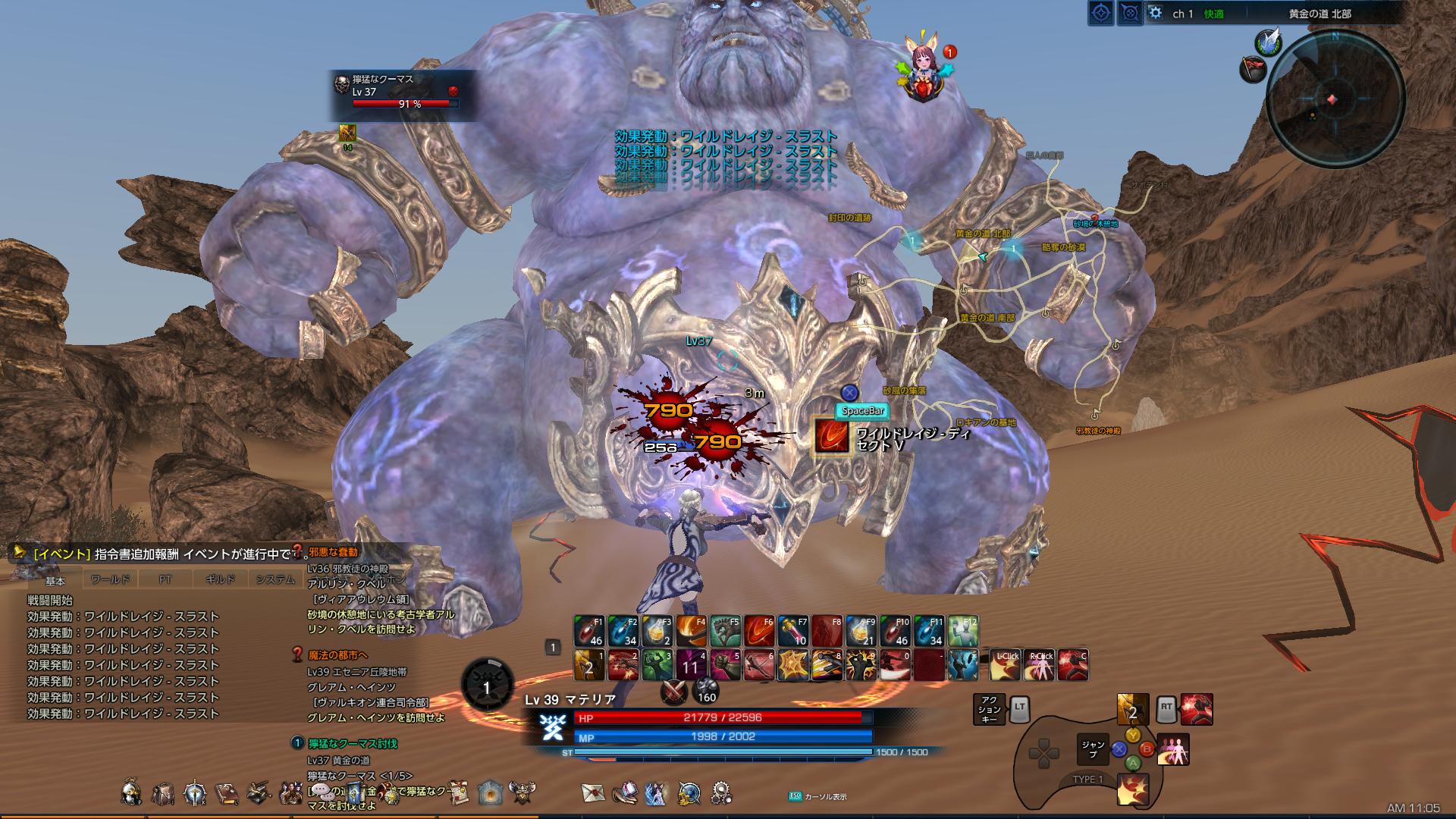Click the circular minimap
The width and height of the screenshot is (1456, 819).
1335,99
